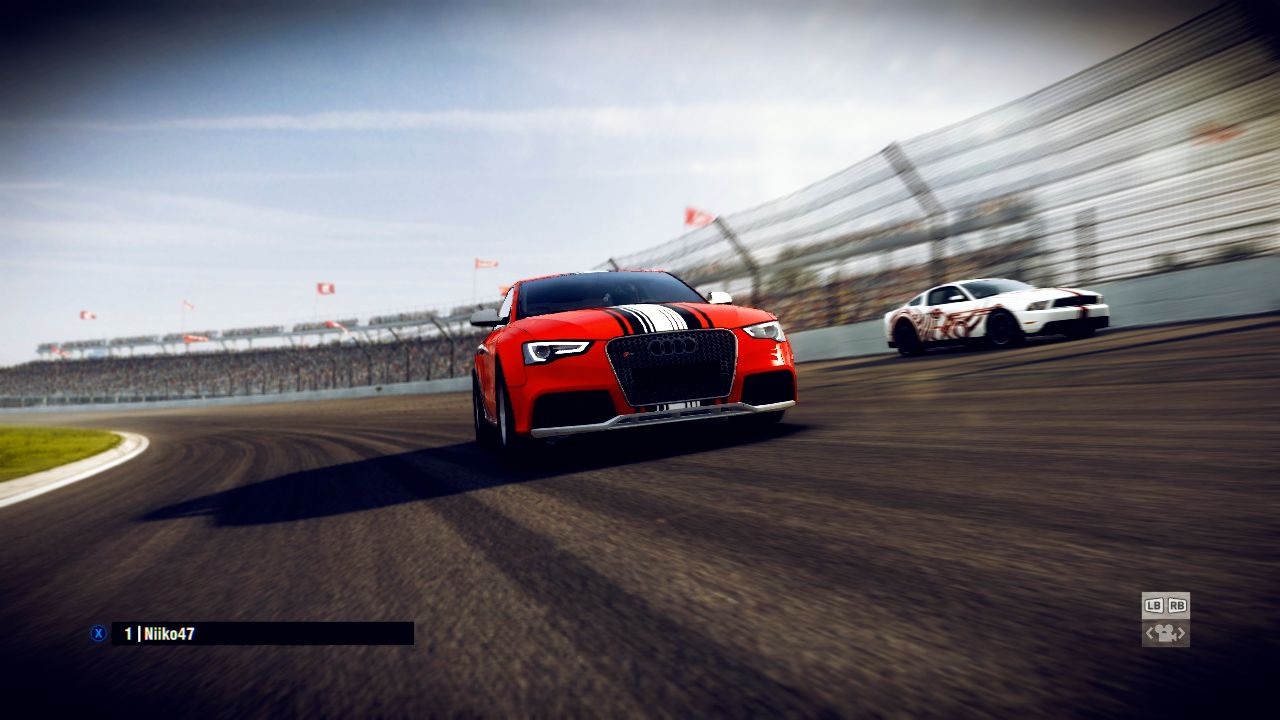Select the Niiko47 driver name tab
The height and width of the screenshot is (720, 1280).
[x=170, y=632]
